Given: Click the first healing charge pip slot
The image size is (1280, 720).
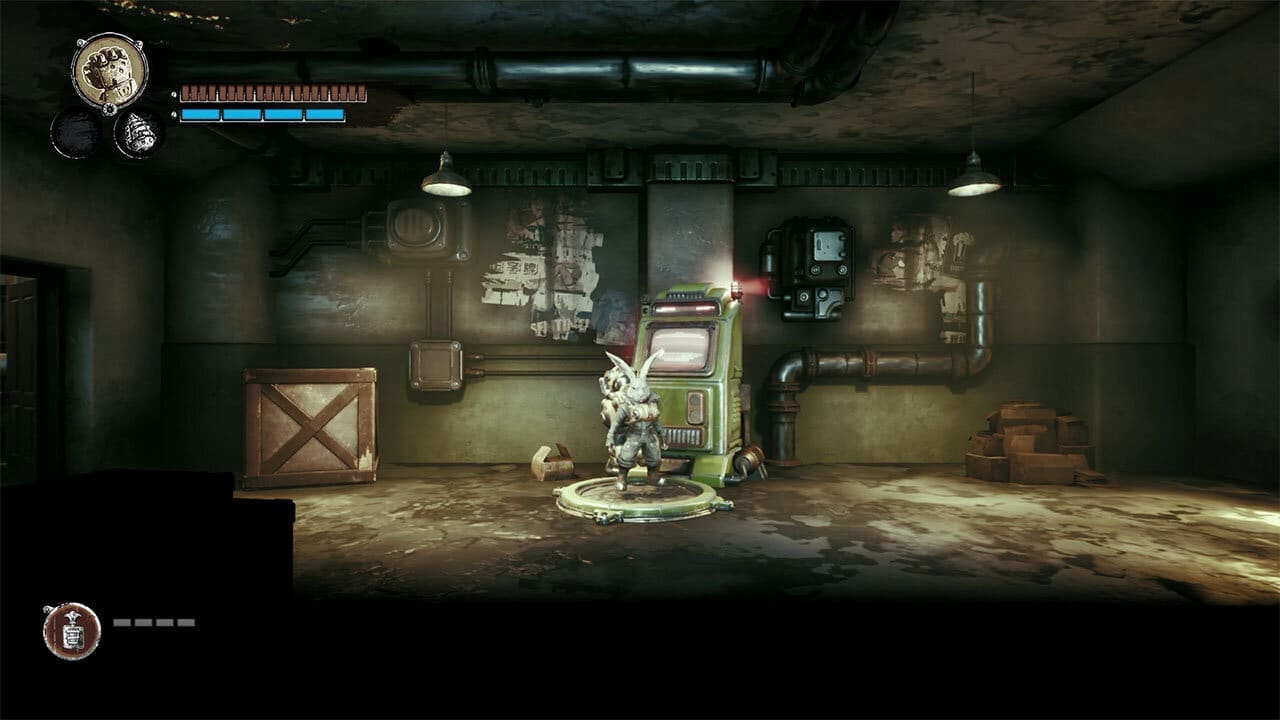Looking at the screenshot, I should pyautogui.click(x=122, y=621).
